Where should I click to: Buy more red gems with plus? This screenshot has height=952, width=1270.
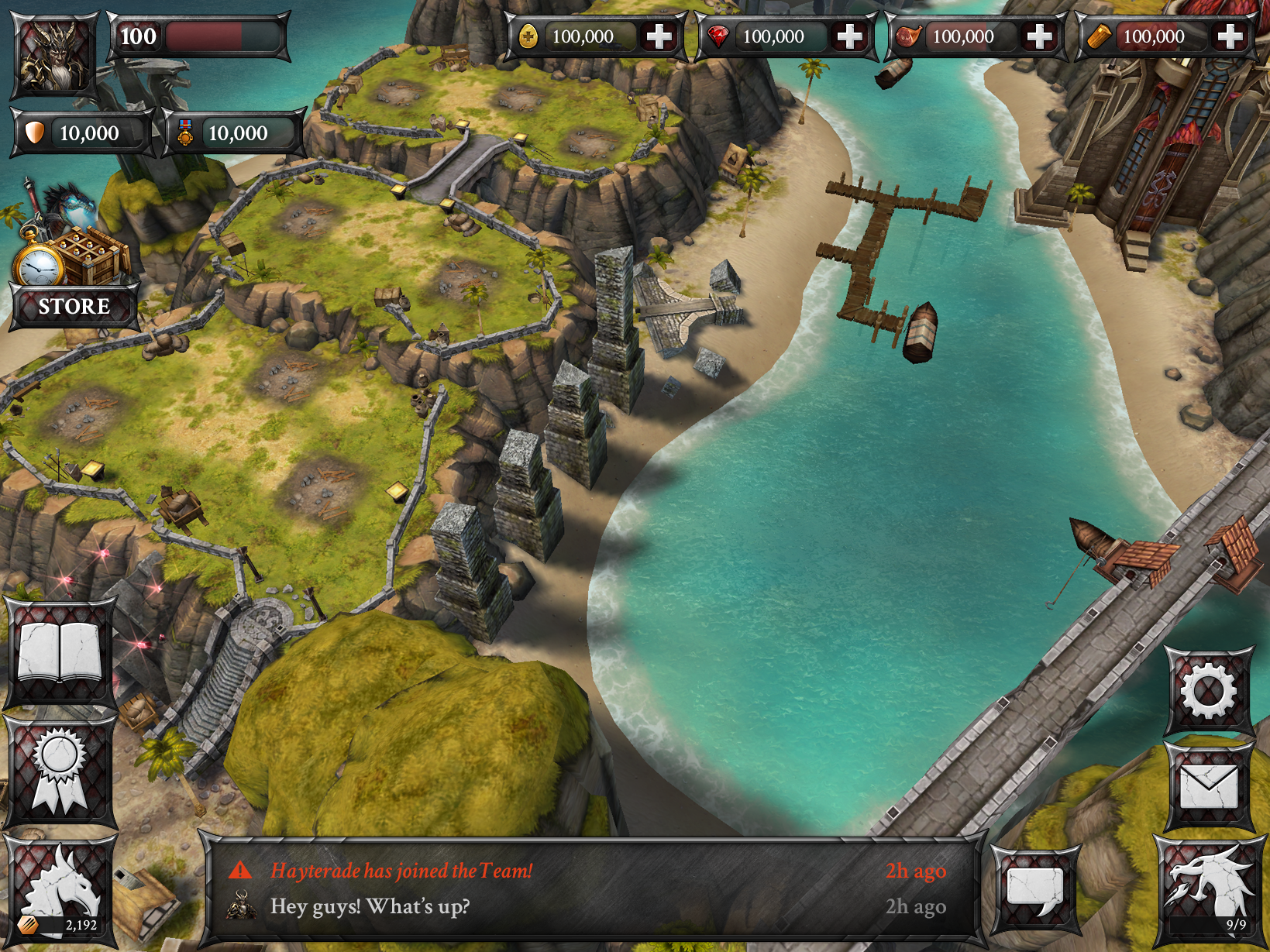(x=849, y=36)
